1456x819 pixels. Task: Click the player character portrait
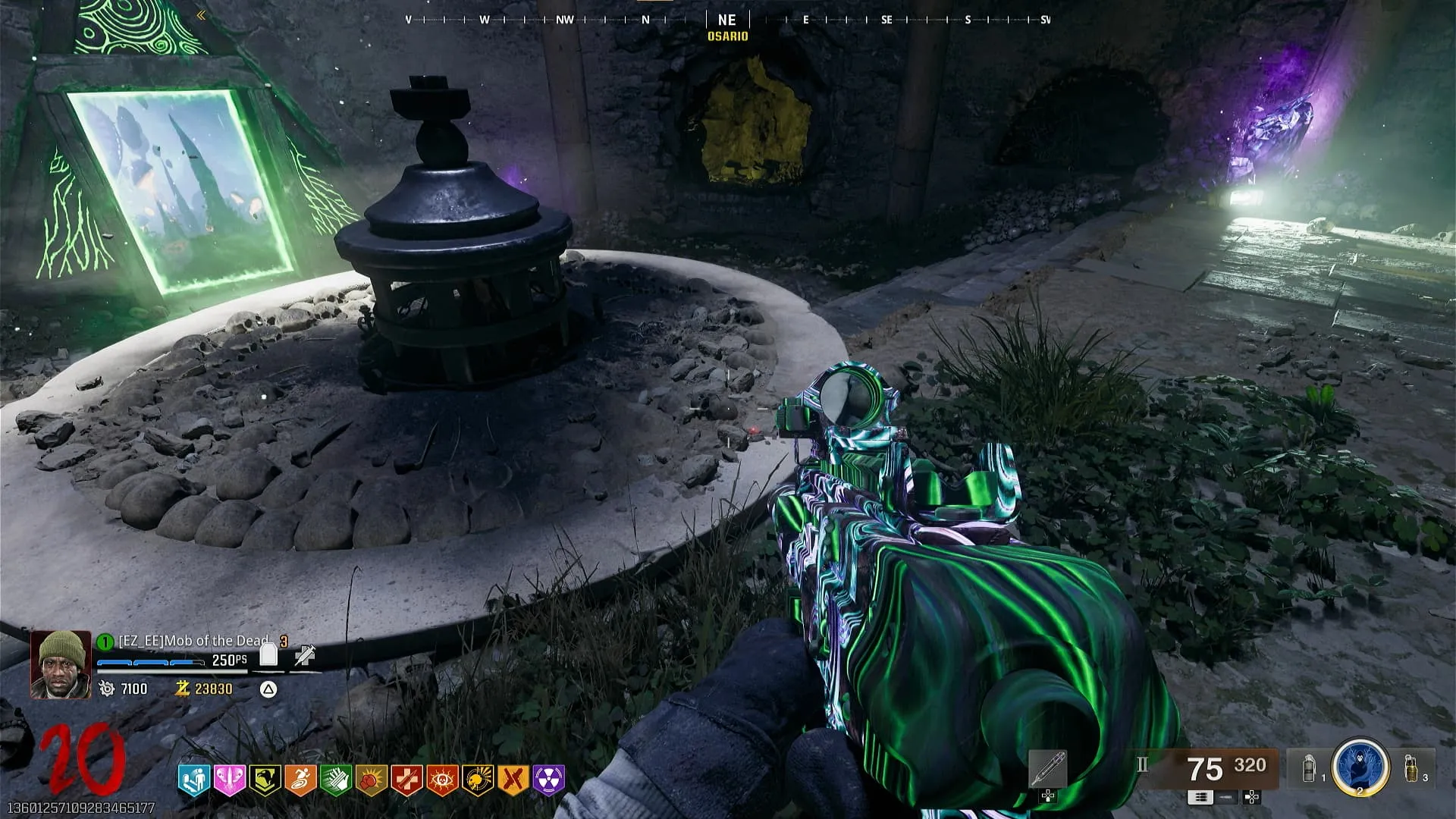tap(61, 664)
